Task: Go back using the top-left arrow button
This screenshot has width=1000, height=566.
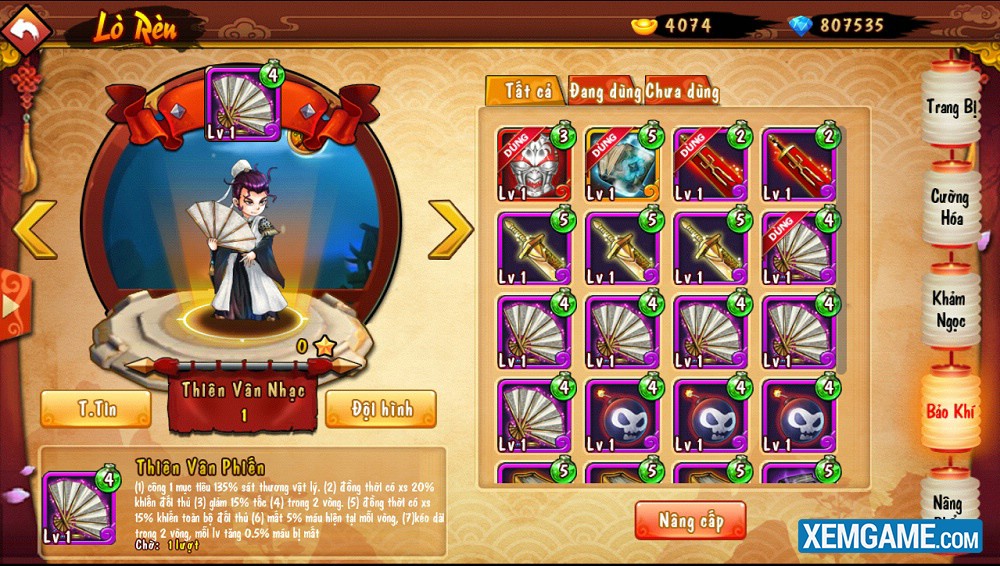Action: click(x=26, y=29)
